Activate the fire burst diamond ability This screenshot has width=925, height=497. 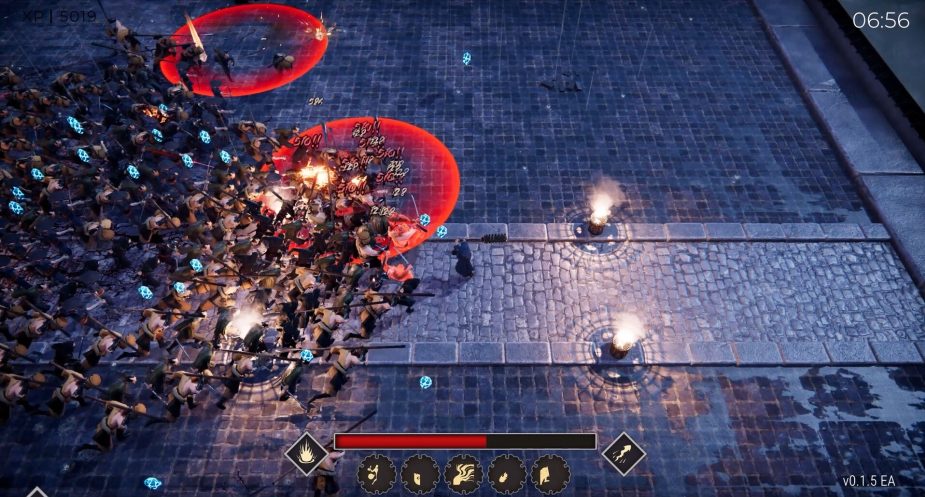308,453
